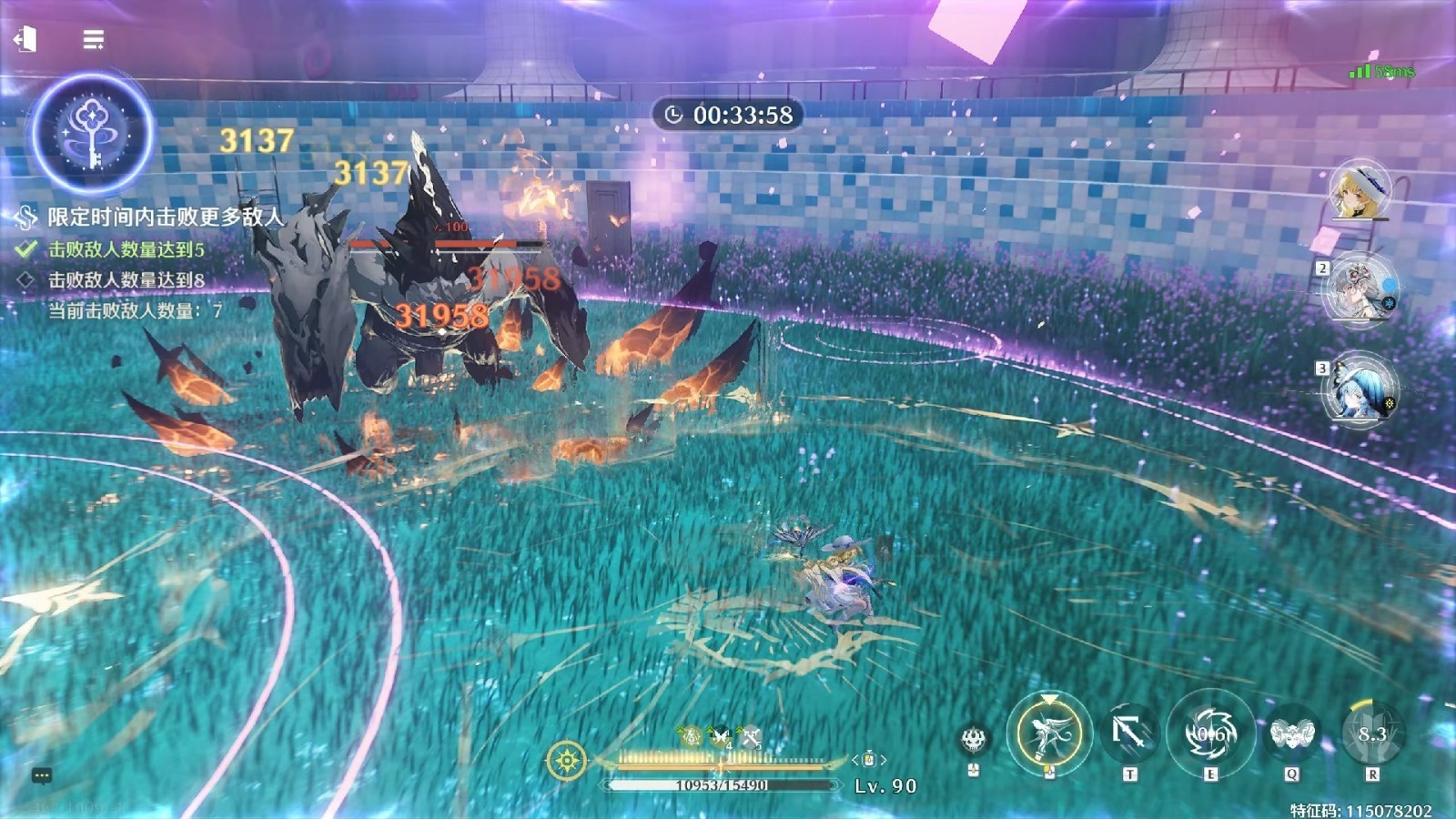Select the crossed-swords buff icon with stack 5
This screenshot has height=819, width=1456.
pyautogui.click(x=751, y=736)
